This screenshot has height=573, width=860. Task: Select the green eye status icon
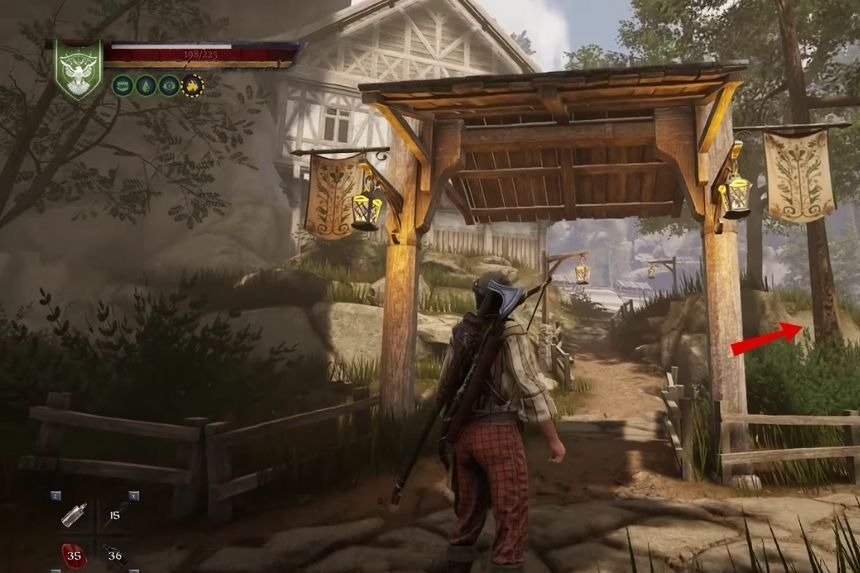pos(168,85)
